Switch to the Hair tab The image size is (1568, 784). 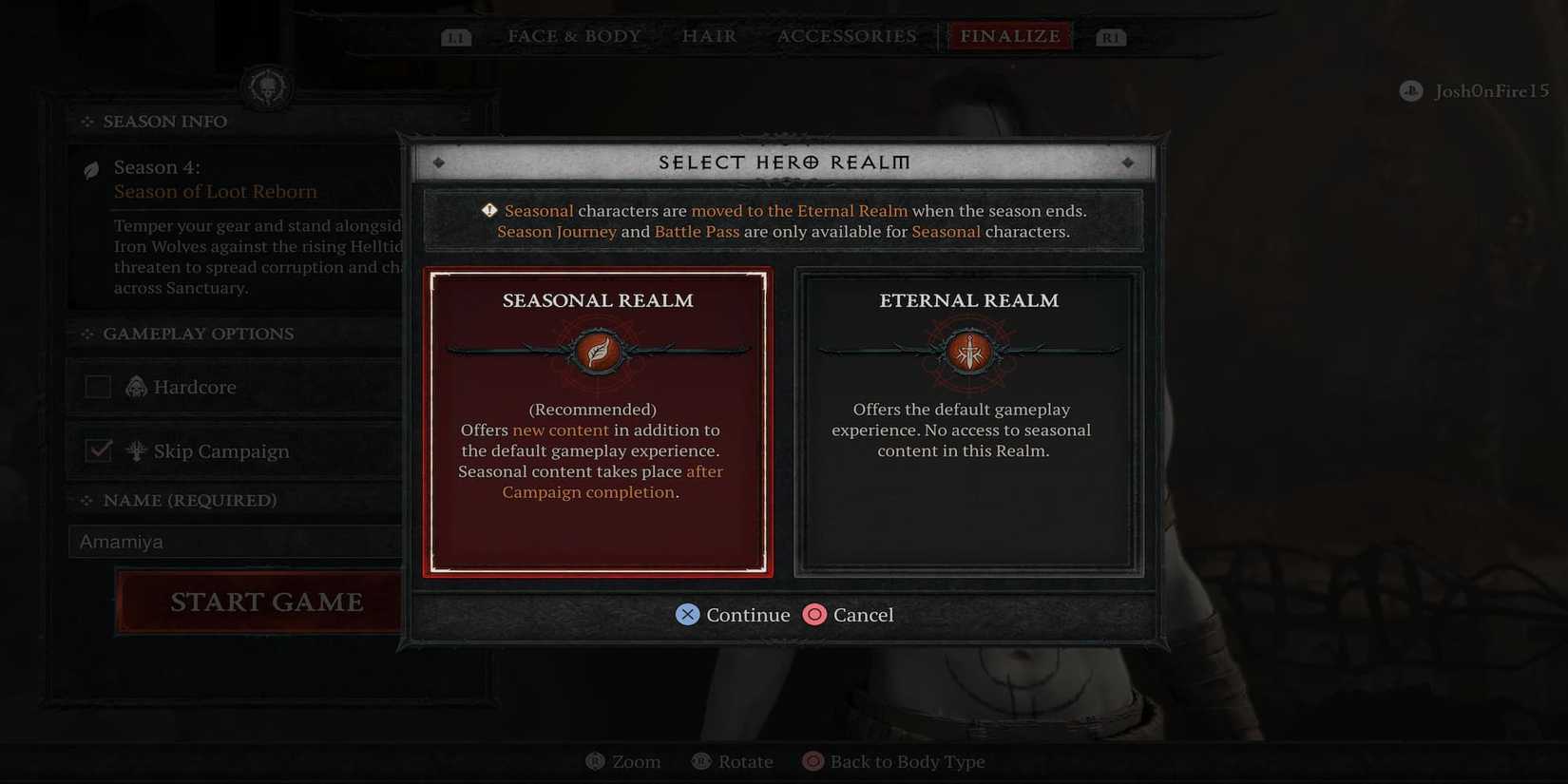pyautogui.click(x=708, y=35)
